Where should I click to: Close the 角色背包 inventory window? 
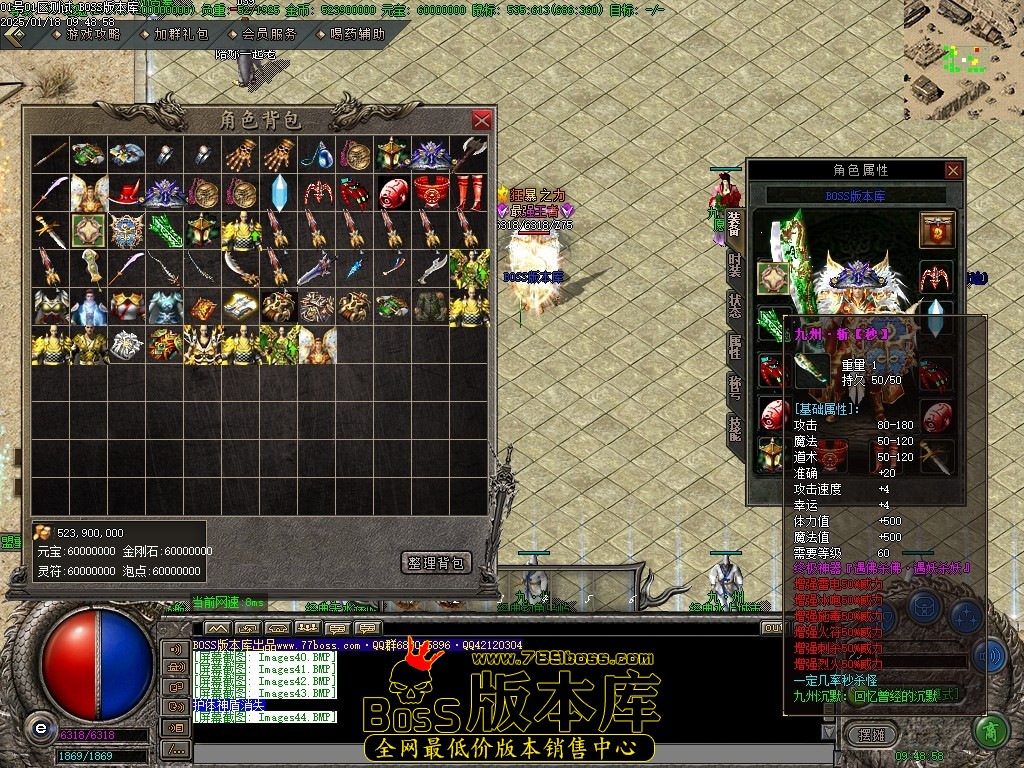click(x=481, y=120)
